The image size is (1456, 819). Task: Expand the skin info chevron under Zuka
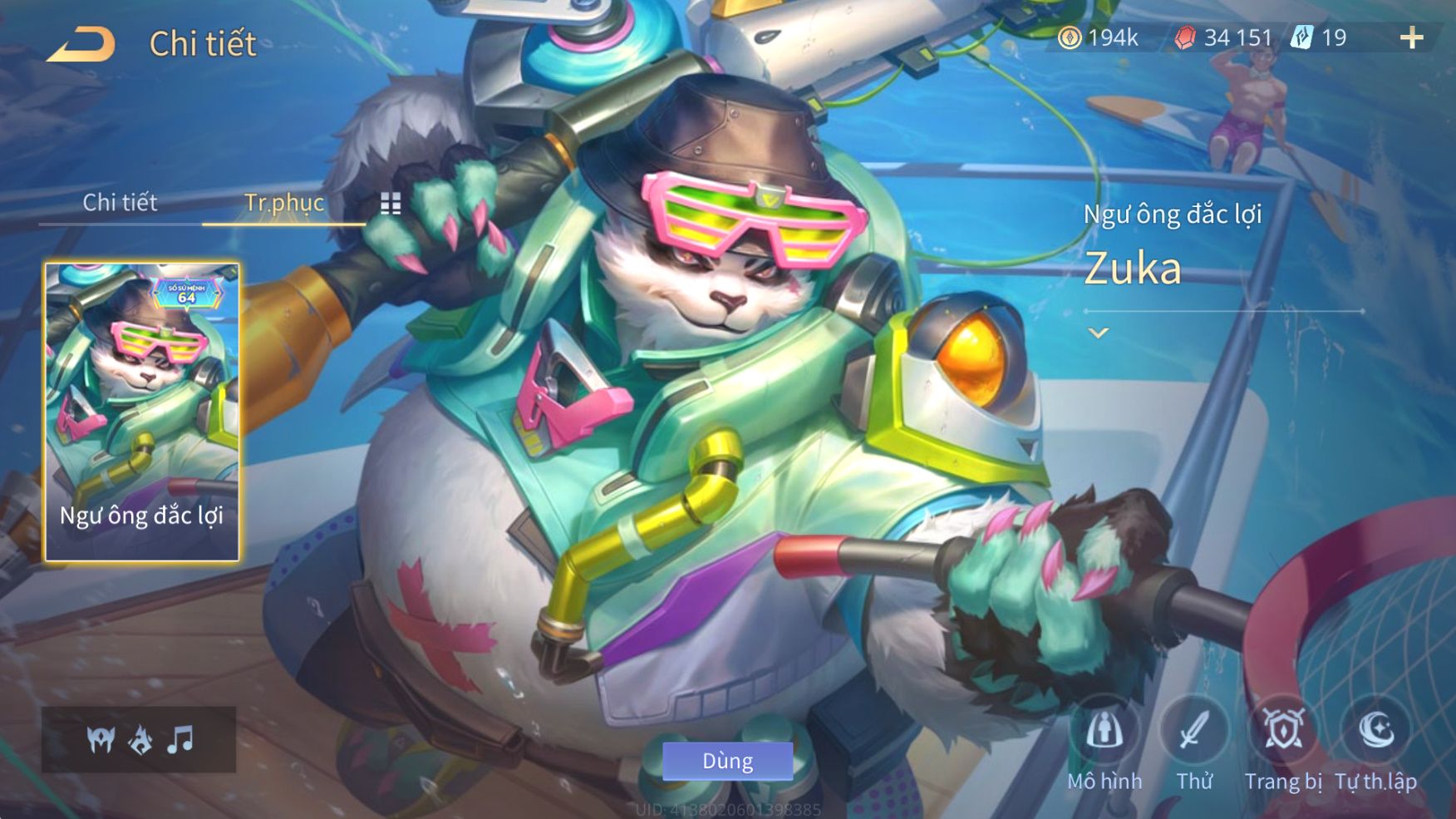[x=1099, y=333]
